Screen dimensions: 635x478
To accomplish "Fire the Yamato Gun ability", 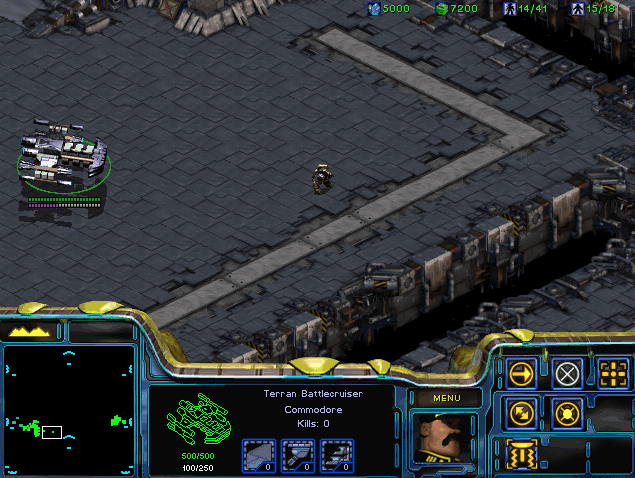I will (x=522, y=452).
